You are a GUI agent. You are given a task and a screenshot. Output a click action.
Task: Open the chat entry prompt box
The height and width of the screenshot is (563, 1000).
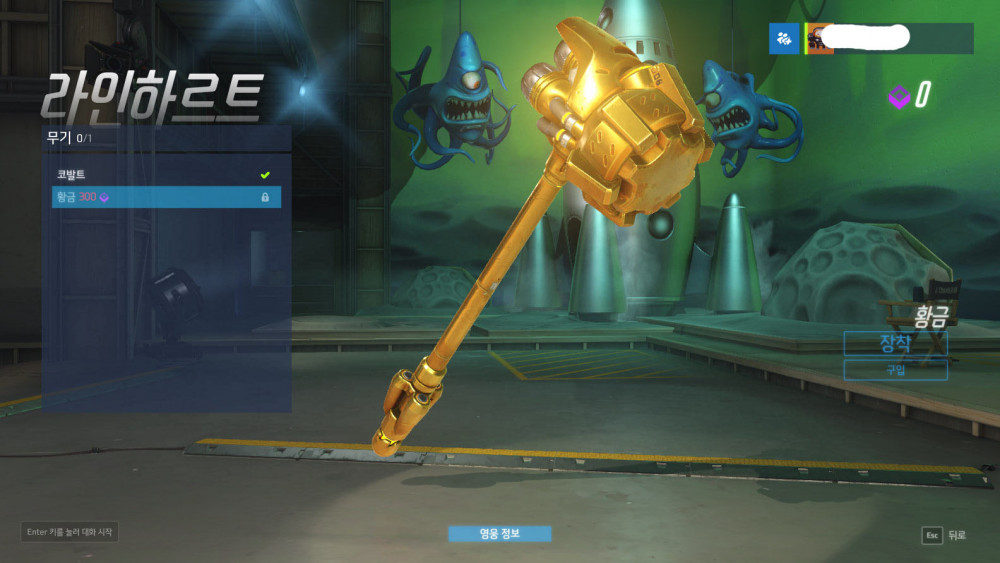point(70,532)
